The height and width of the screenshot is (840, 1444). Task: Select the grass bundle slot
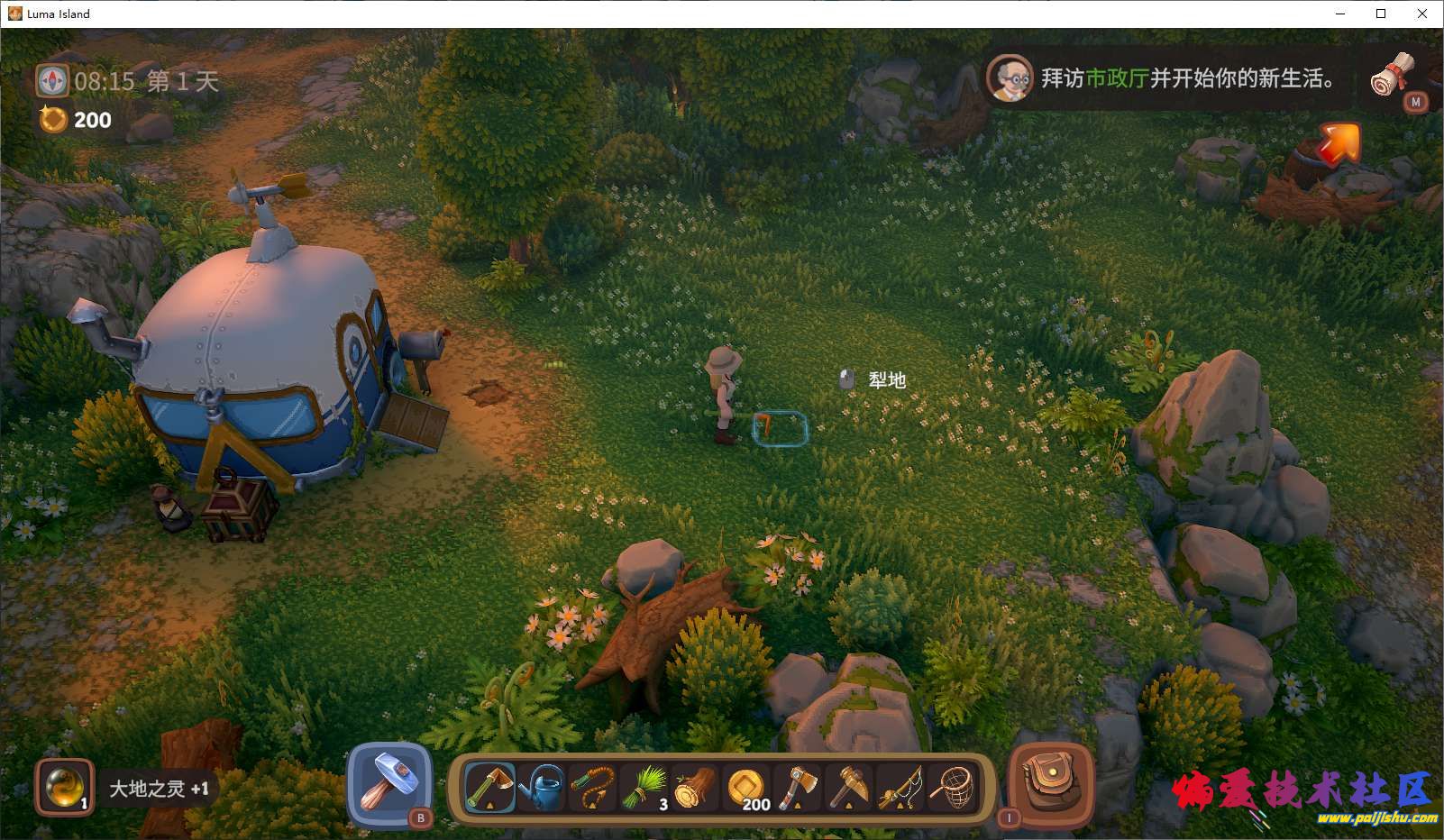[x=644, y=788]
